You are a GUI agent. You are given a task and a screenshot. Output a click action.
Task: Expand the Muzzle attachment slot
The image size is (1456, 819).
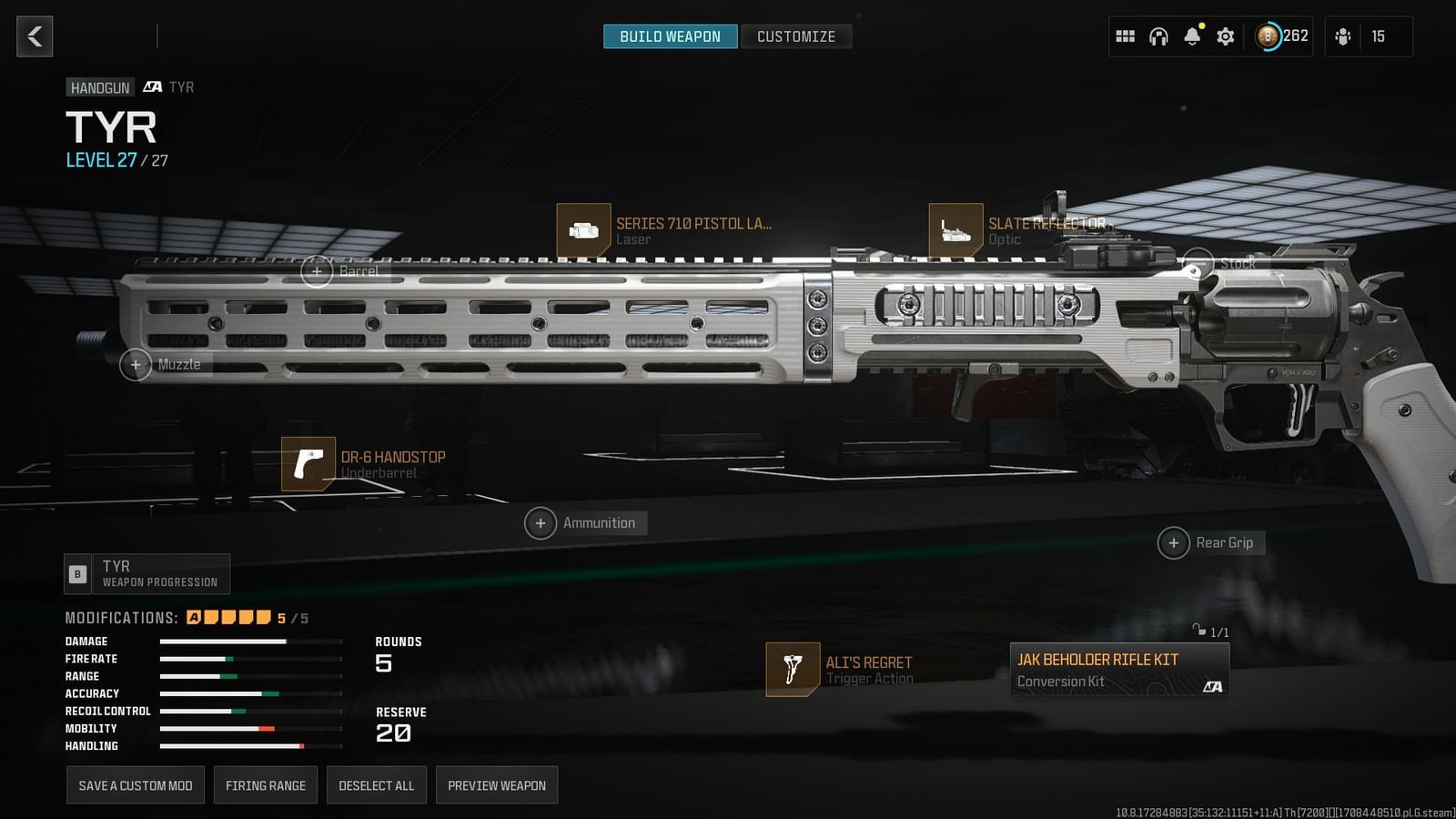click(x=136, y=364)
